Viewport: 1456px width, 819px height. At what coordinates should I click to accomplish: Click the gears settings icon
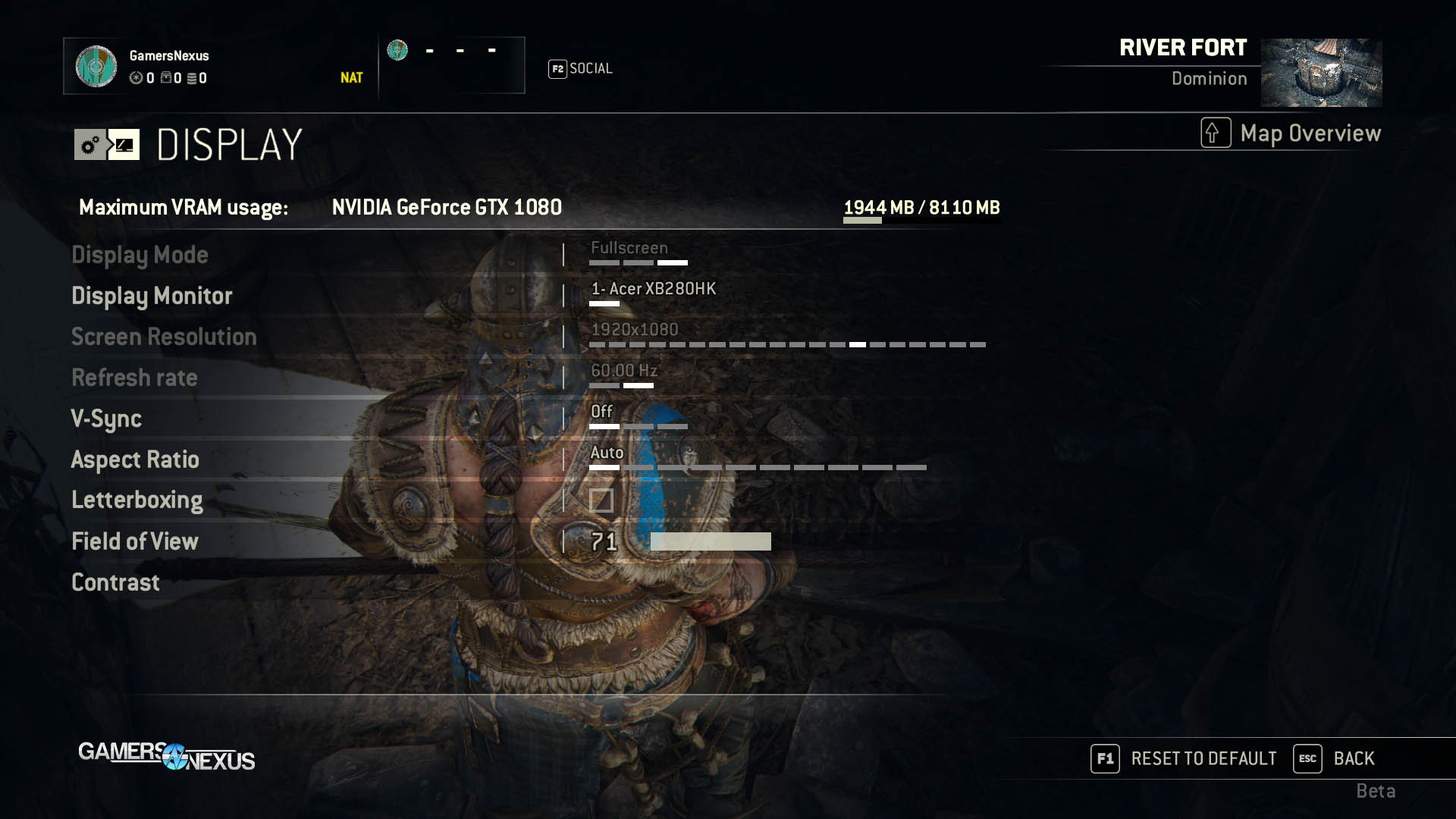pos(90,145)
